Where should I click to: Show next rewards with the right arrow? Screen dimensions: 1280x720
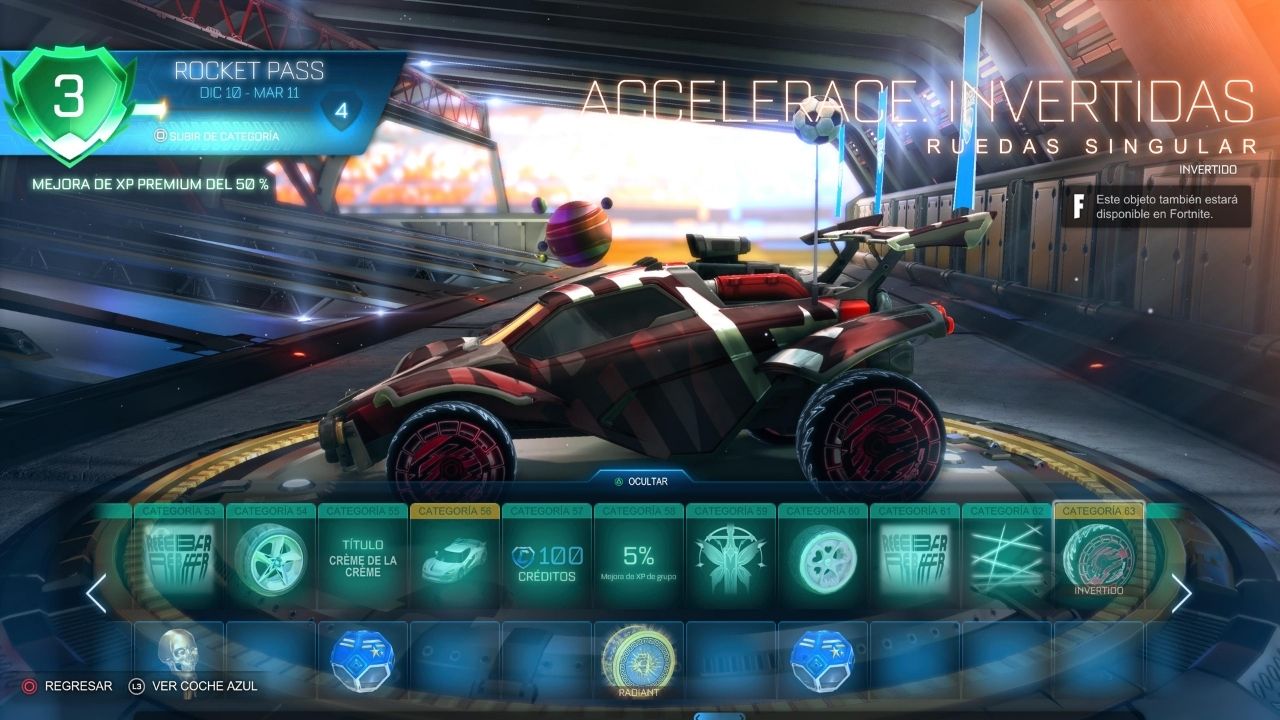click(1181, 594)
